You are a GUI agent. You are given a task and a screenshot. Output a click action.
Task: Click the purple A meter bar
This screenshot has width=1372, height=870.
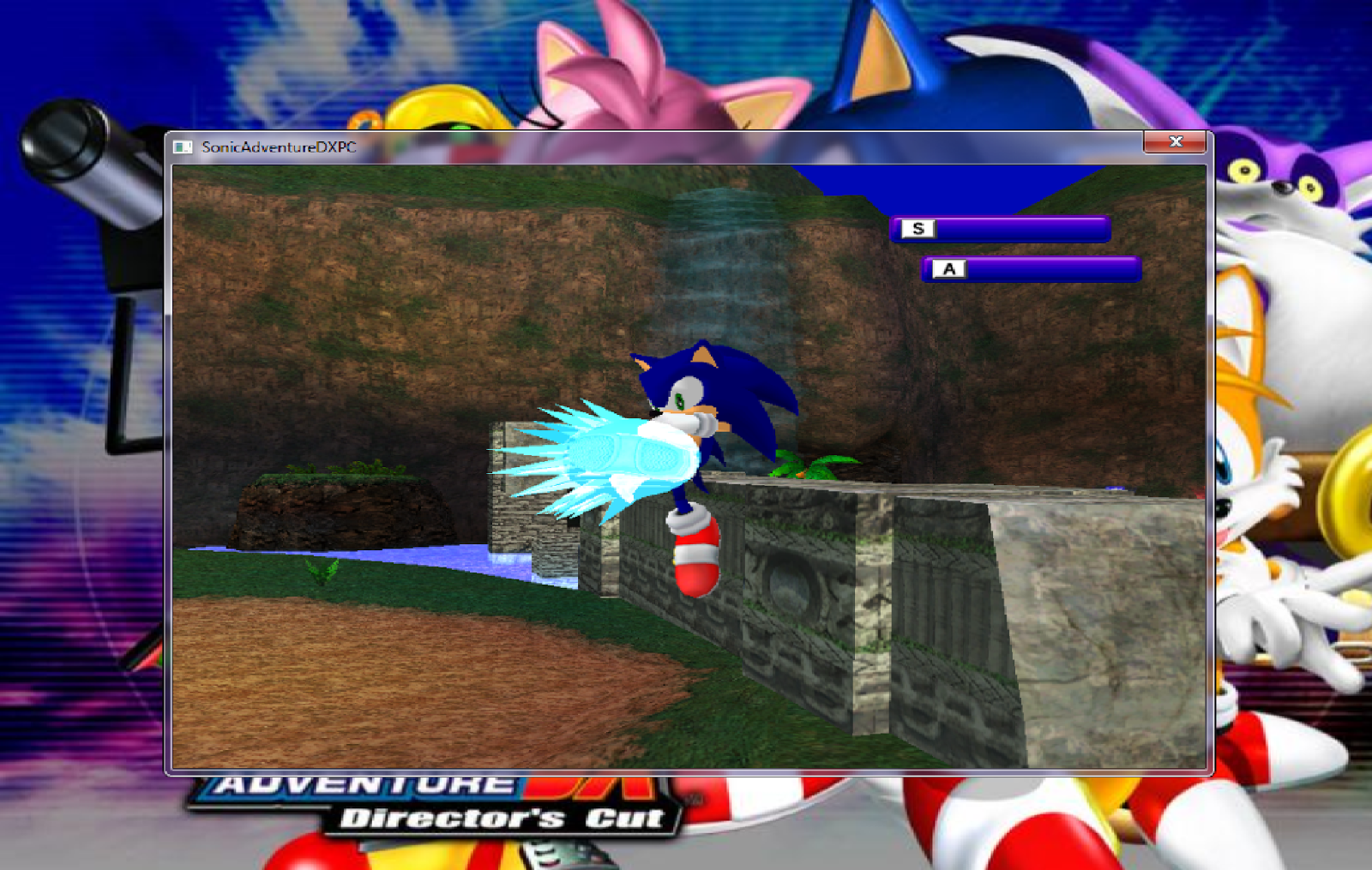[x=1055, y=267]
